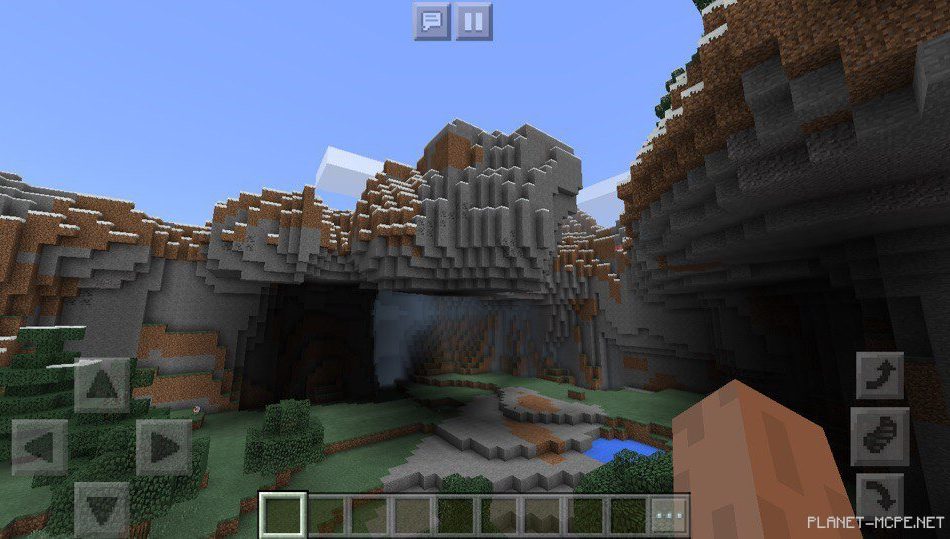950x539 pixels.
Task: Select the highlighted first hotbar slot
Action: [282, 514]
